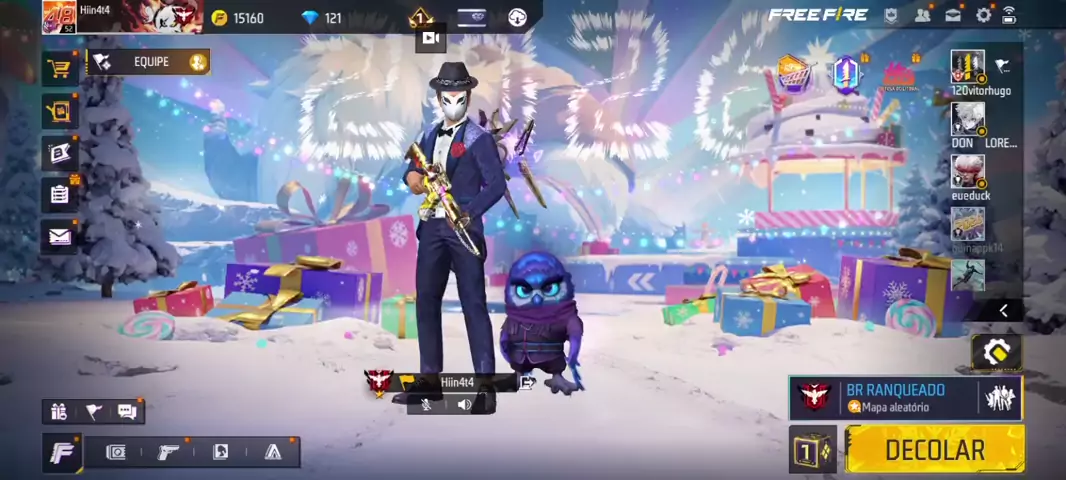The image size is (1066, 480).
Task: Open the envelope mail inbox
Action: pyautogui.click(x=60, y=236)
